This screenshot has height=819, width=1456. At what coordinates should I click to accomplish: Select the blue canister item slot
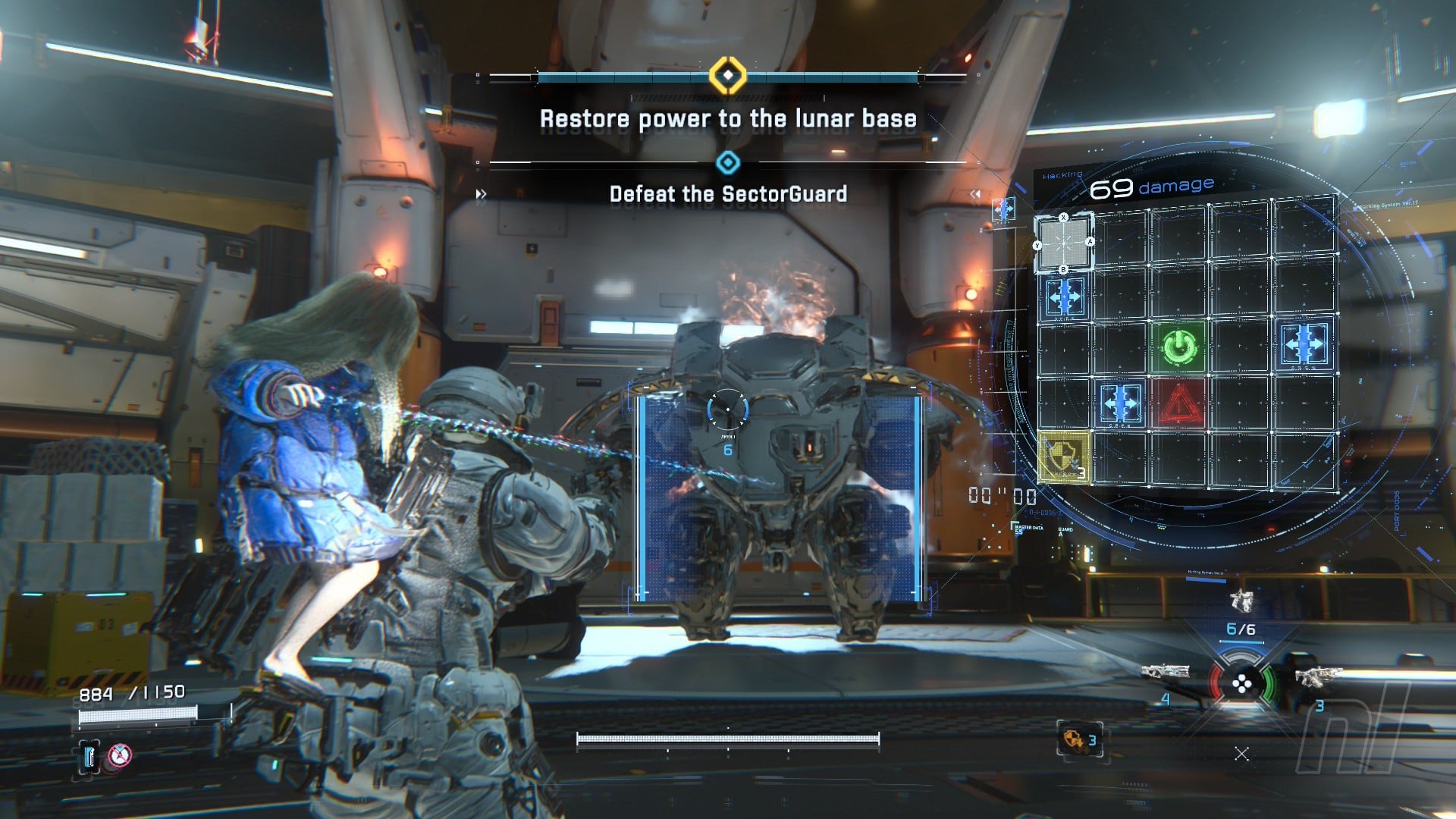coord(89,755)
